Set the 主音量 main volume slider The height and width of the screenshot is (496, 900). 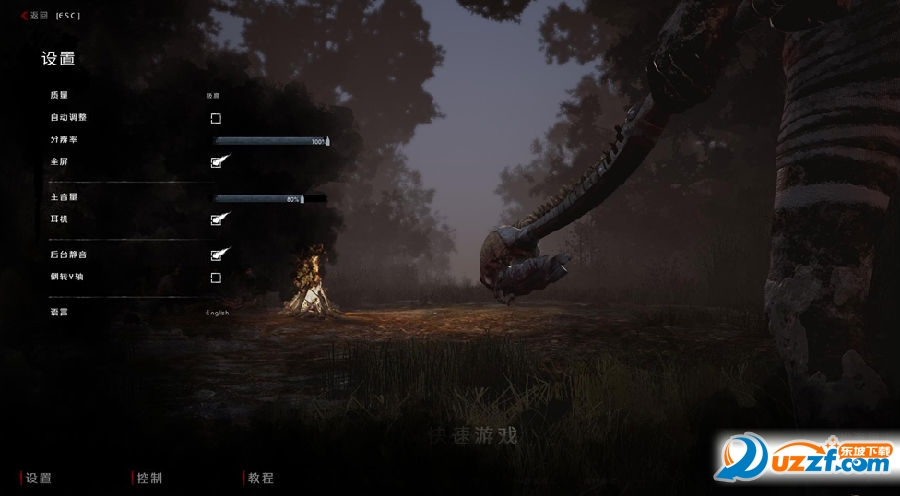tap(257, 199)
